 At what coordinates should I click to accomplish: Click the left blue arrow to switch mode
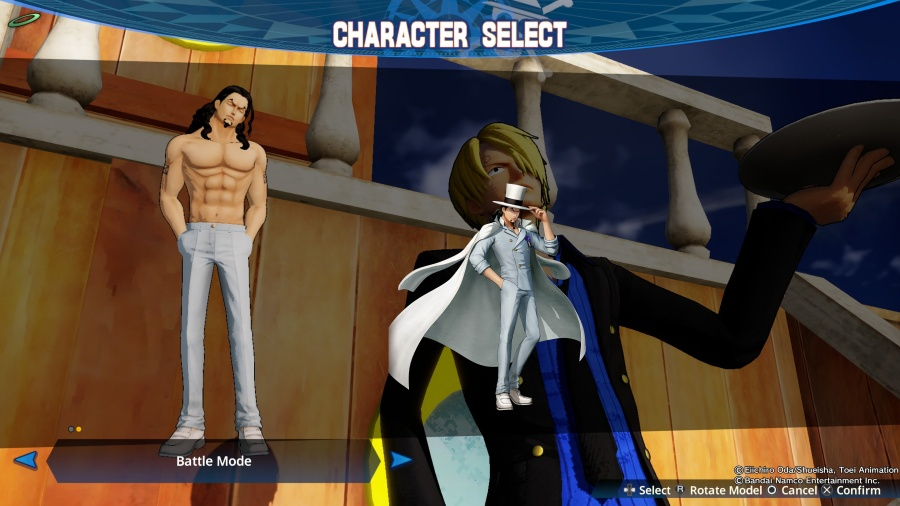(26, 460)
